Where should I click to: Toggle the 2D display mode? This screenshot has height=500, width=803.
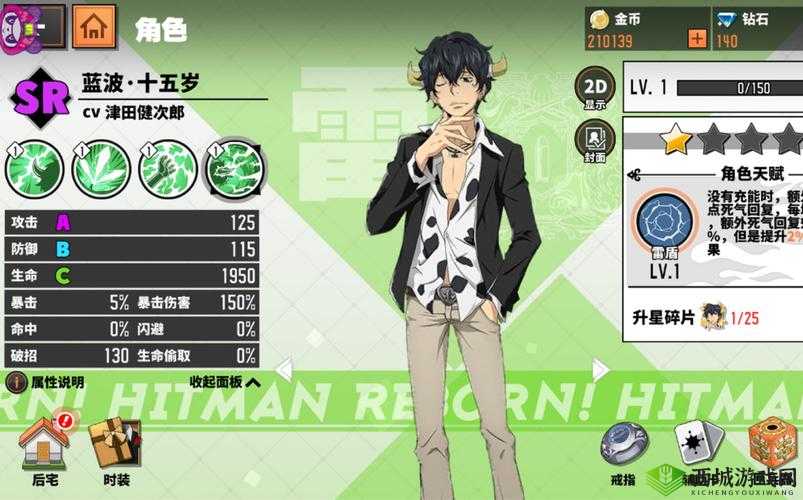point(596,89)
